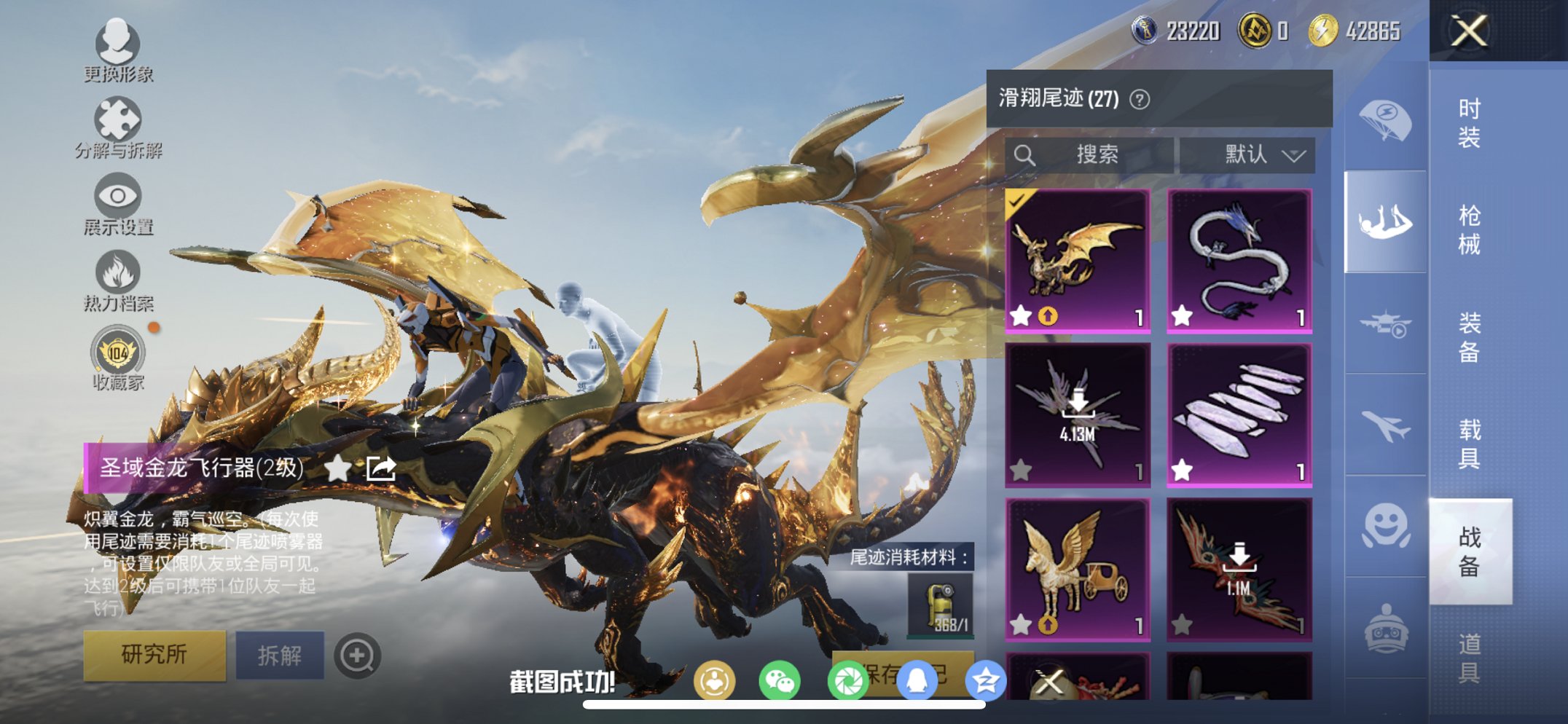Screen dimensions: 1568x724
Task: Click the 拆解 button
Action: click(x=281, y=654)
